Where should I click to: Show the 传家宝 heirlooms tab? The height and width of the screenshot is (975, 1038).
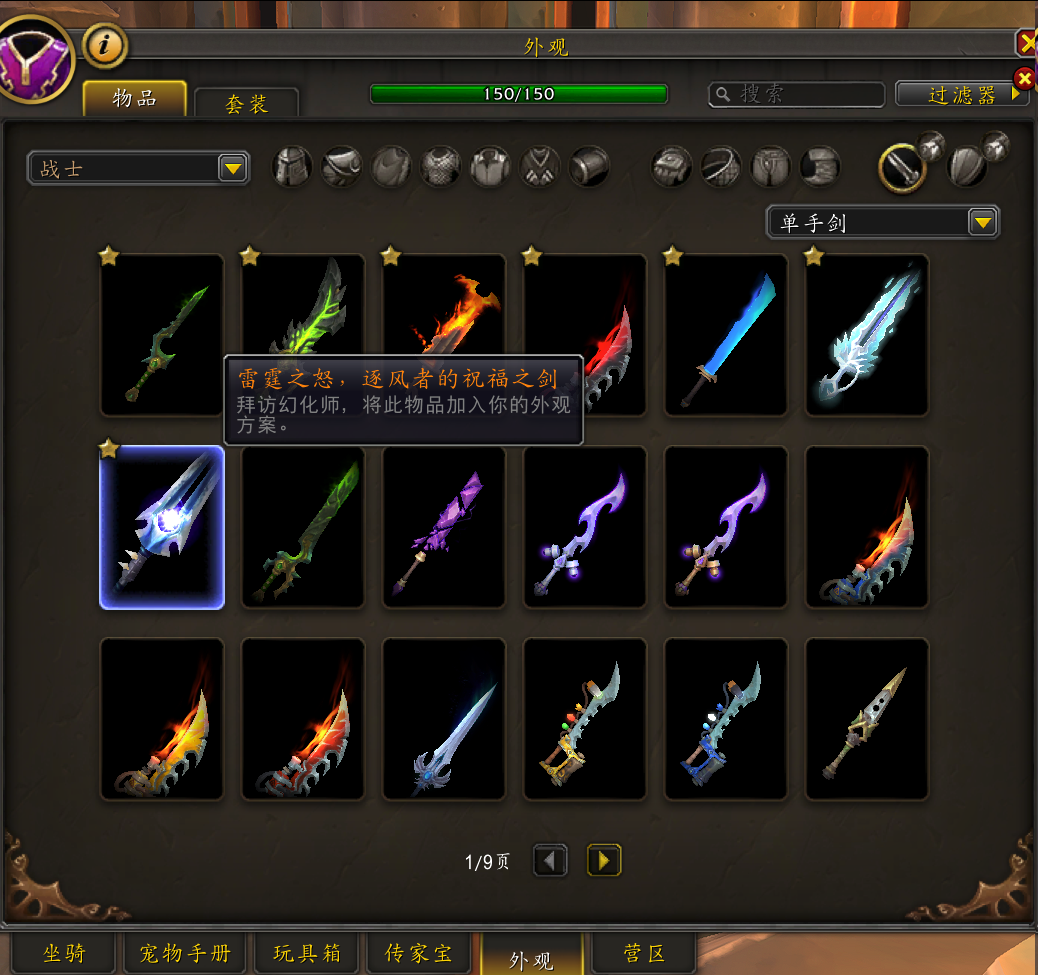(420, 953)
